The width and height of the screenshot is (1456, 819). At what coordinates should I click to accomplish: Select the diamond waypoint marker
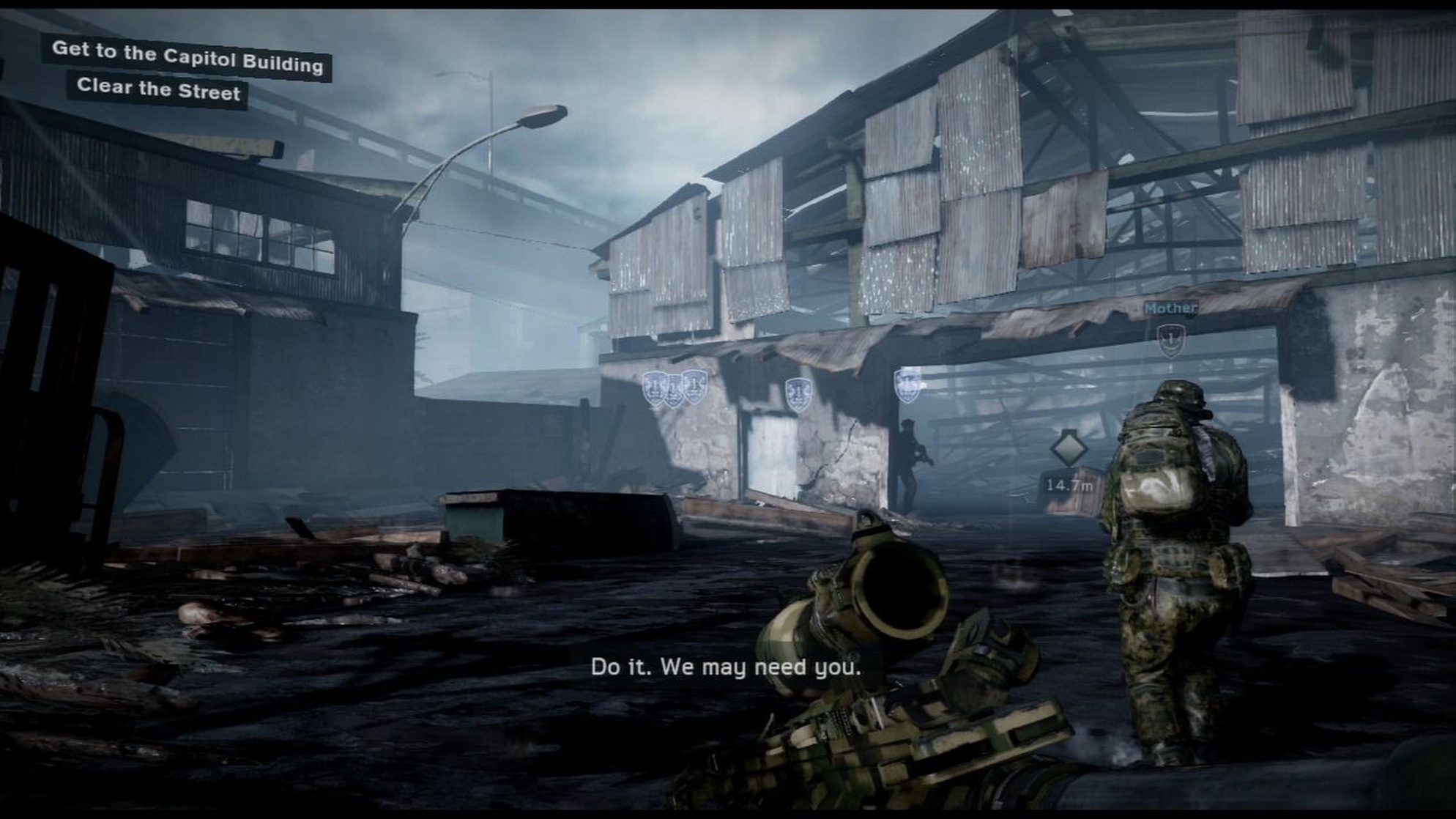click(x=1069, y=448)
